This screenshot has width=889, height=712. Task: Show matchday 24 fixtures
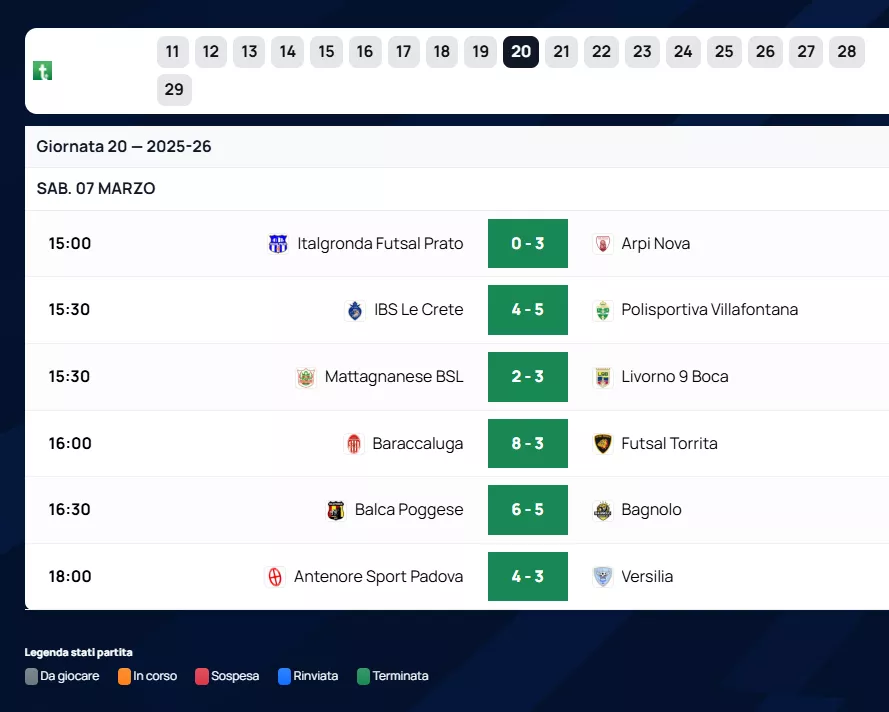coord(683,52)
